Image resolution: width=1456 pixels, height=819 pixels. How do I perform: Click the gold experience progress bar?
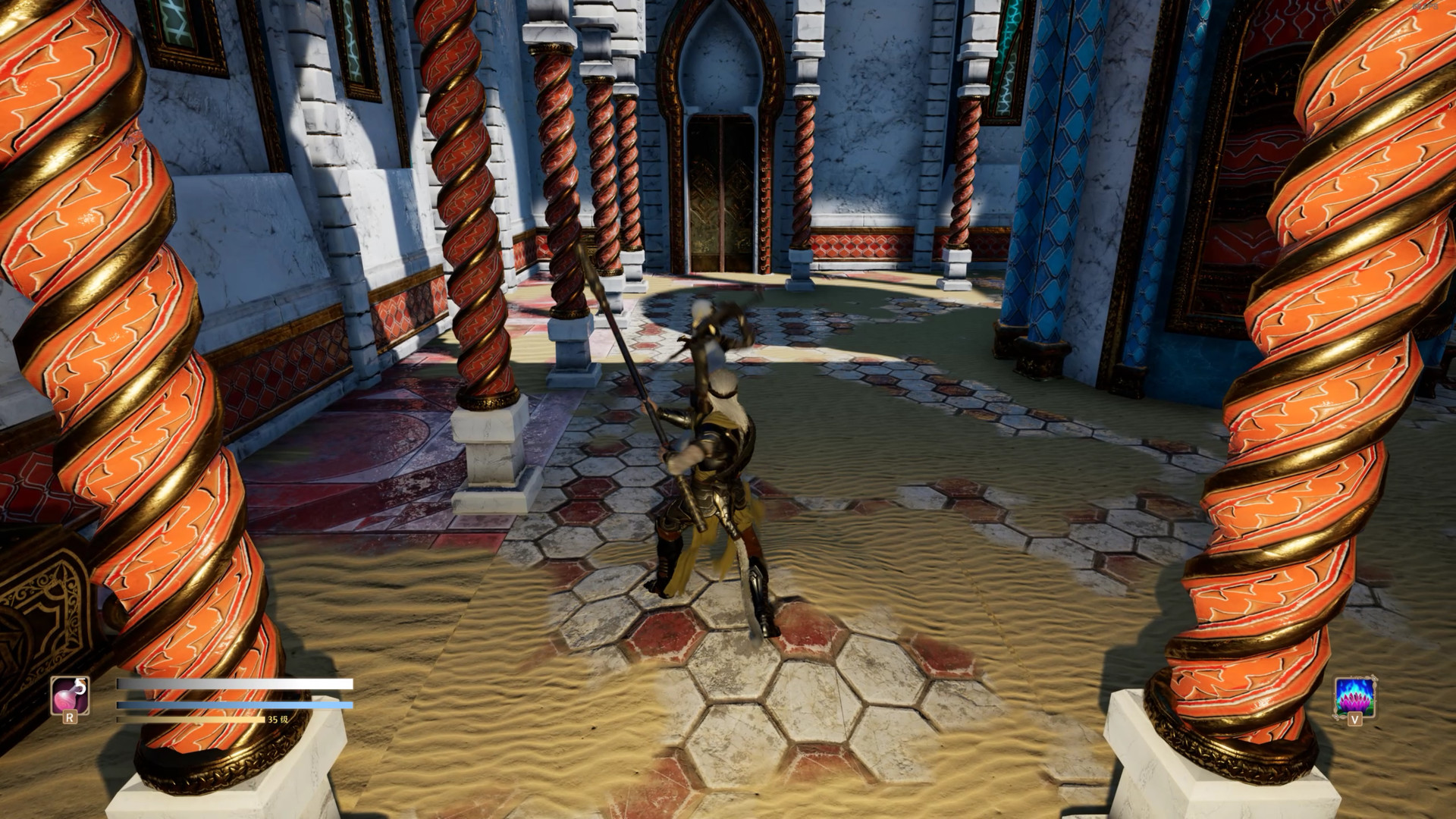coord(190,720)
